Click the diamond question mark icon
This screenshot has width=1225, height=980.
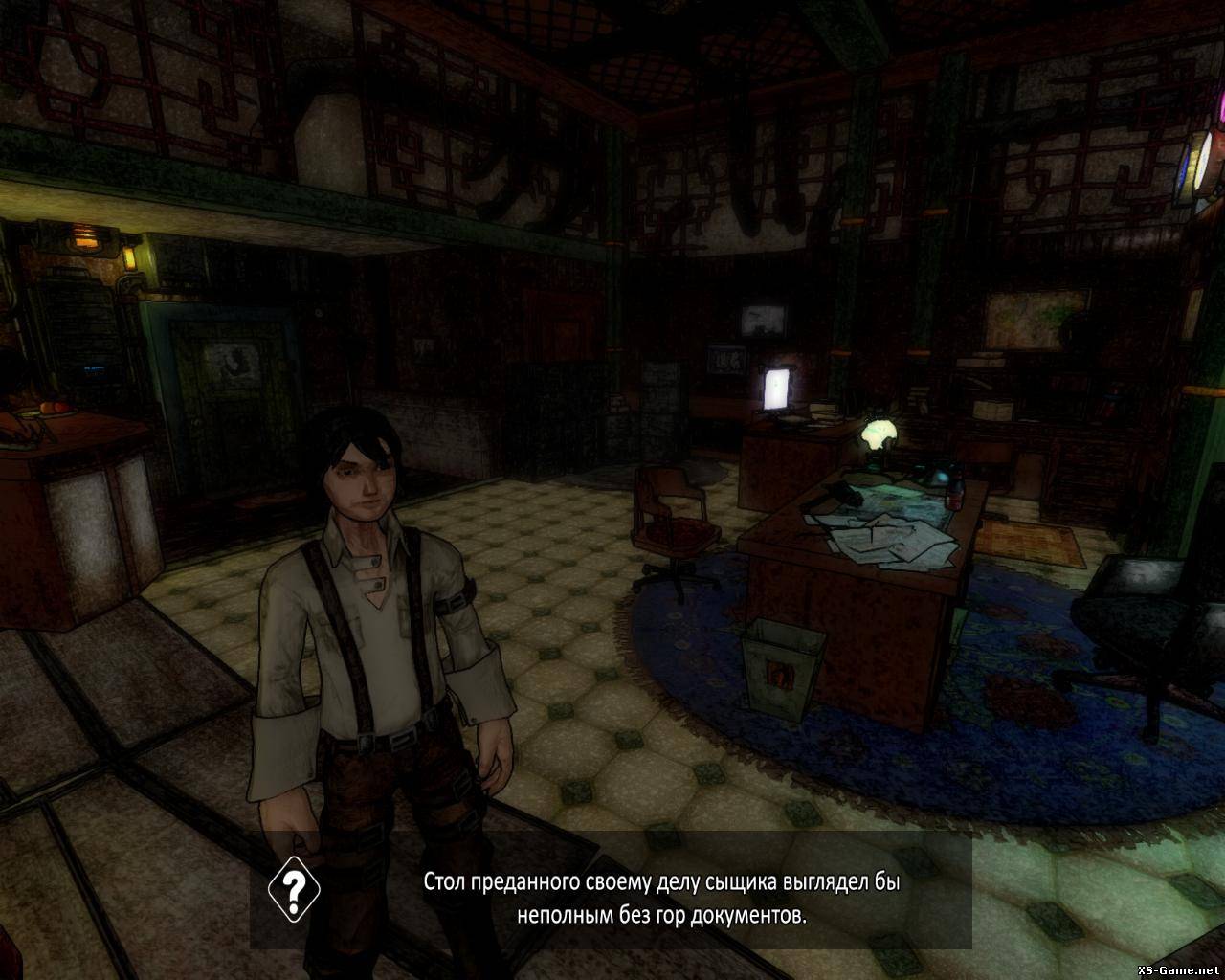pyautogui.click(x=294, y=889)
